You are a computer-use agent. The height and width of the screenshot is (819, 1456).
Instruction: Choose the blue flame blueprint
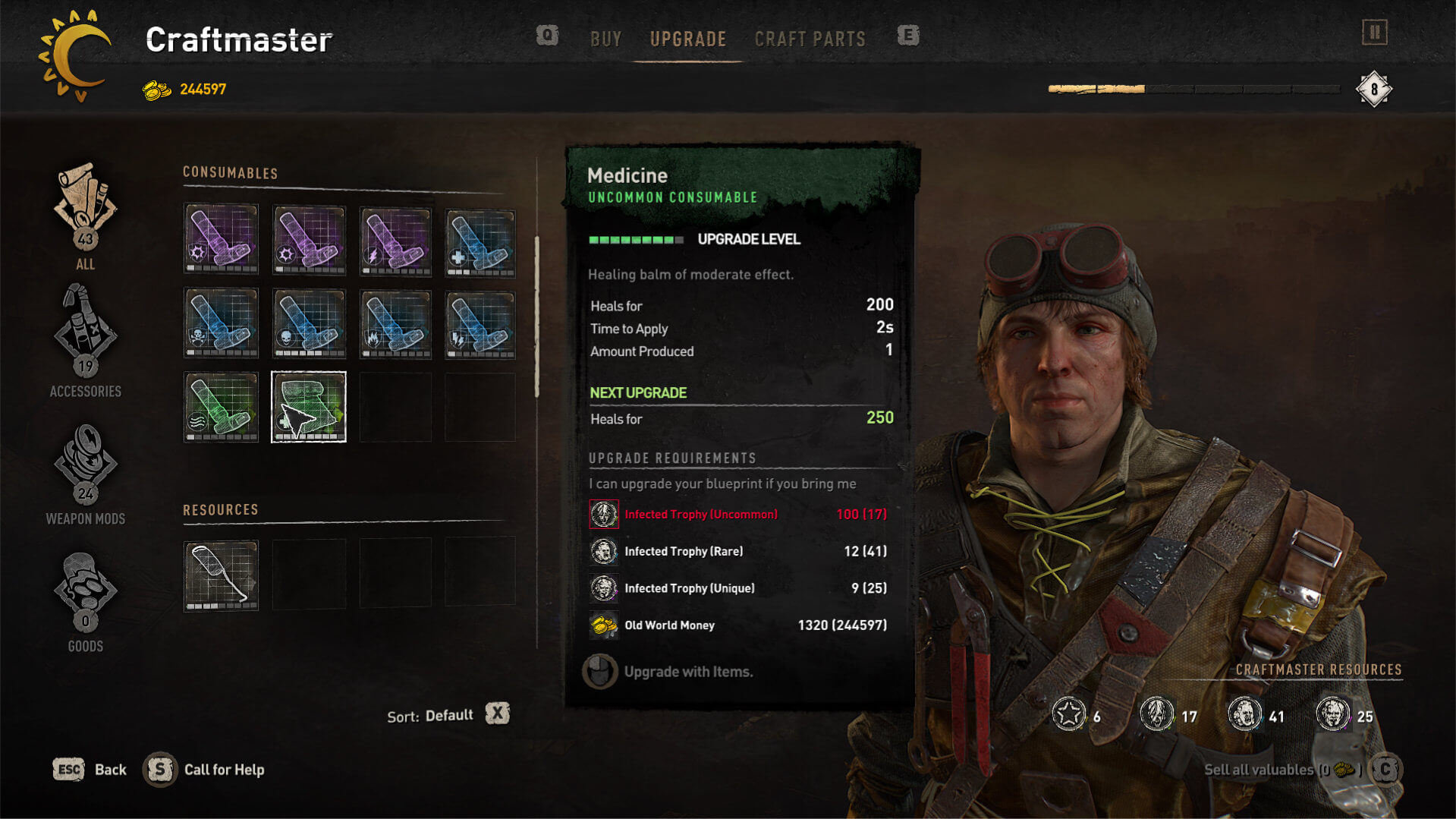click(395, 323)
